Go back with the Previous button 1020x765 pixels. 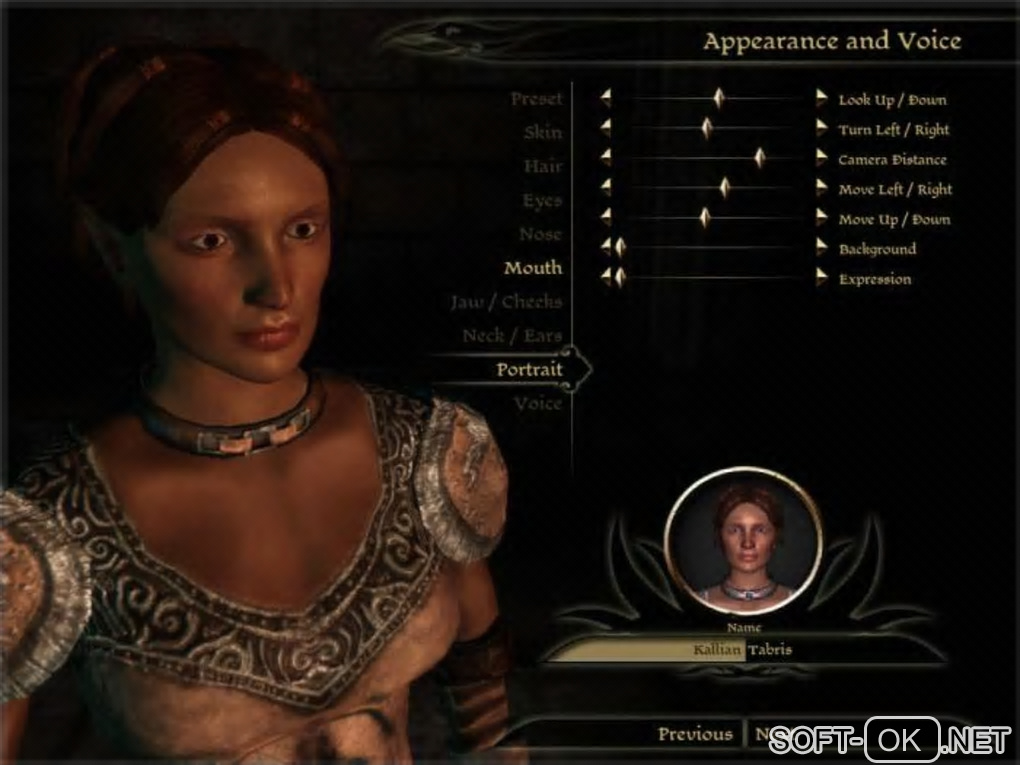coord(694,735)
